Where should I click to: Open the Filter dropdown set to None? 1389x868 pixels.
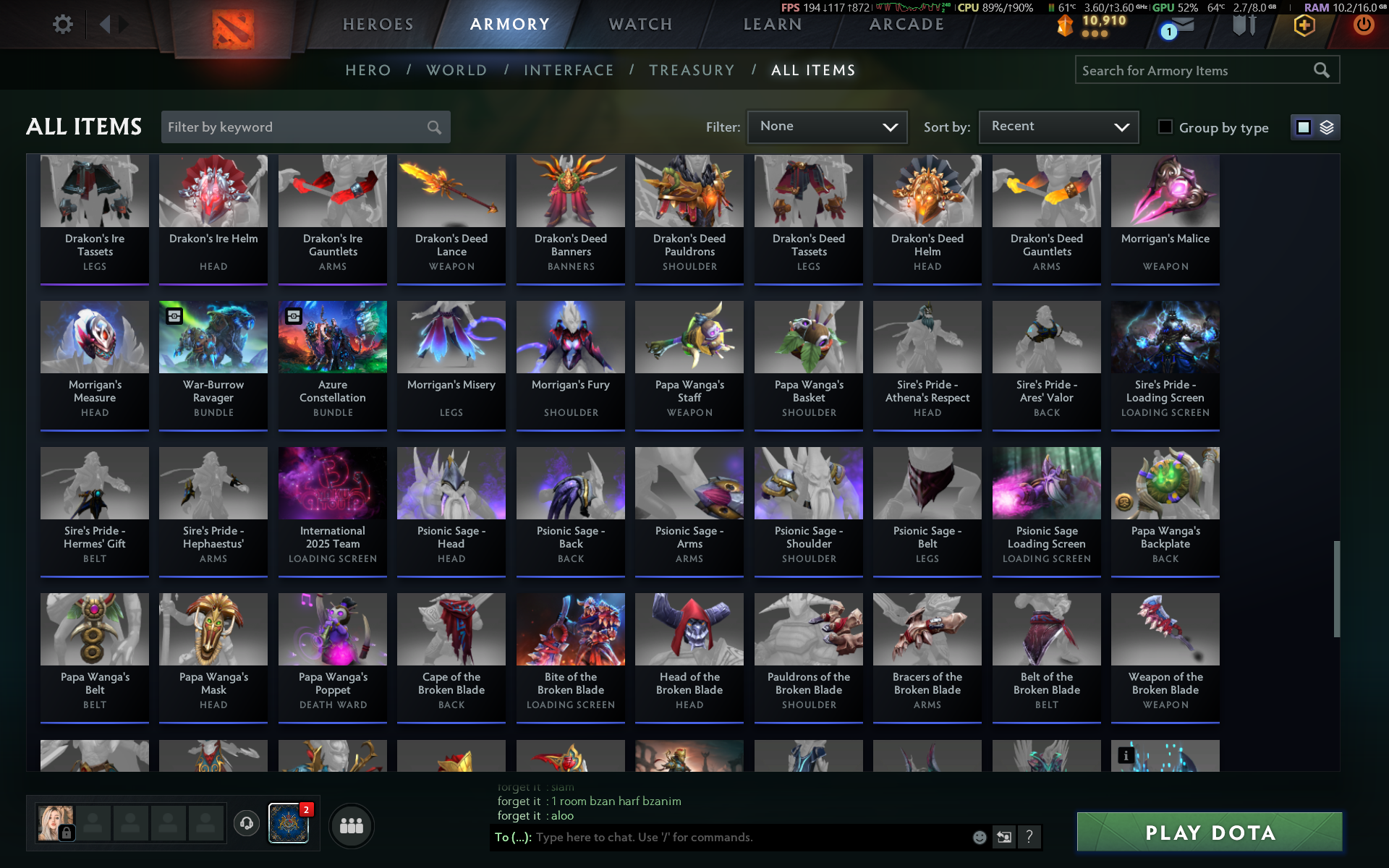[827, 127]
